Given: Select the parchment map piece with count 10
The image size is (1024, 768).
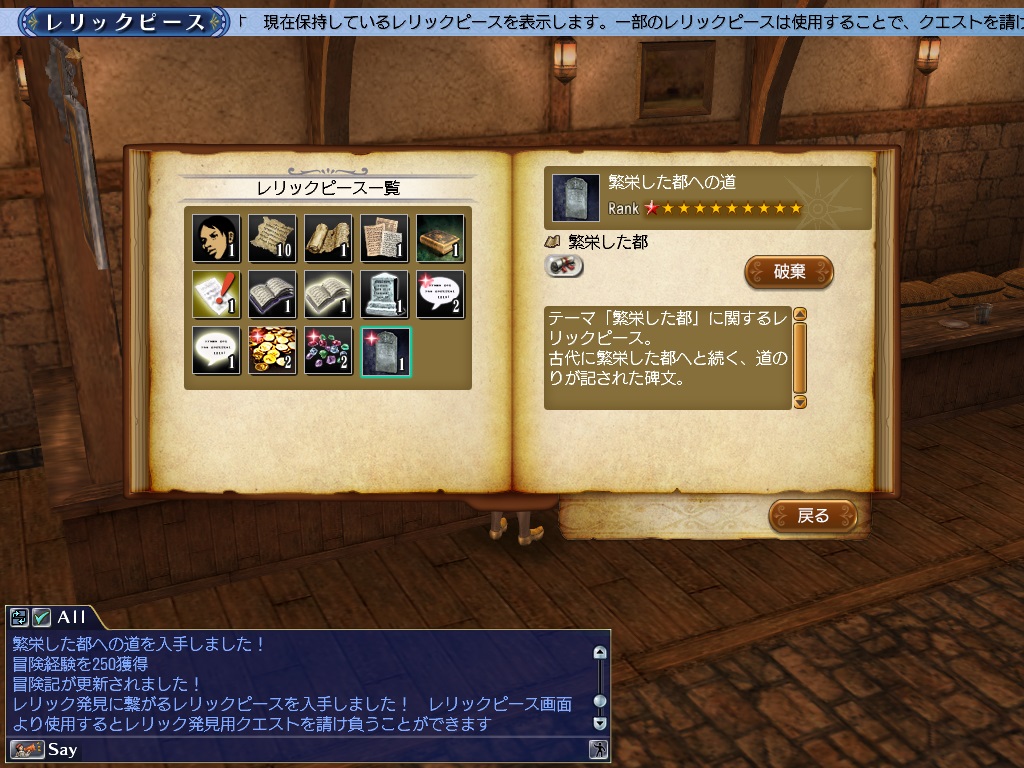Looking at the screenshot, I should pos(273,238).
